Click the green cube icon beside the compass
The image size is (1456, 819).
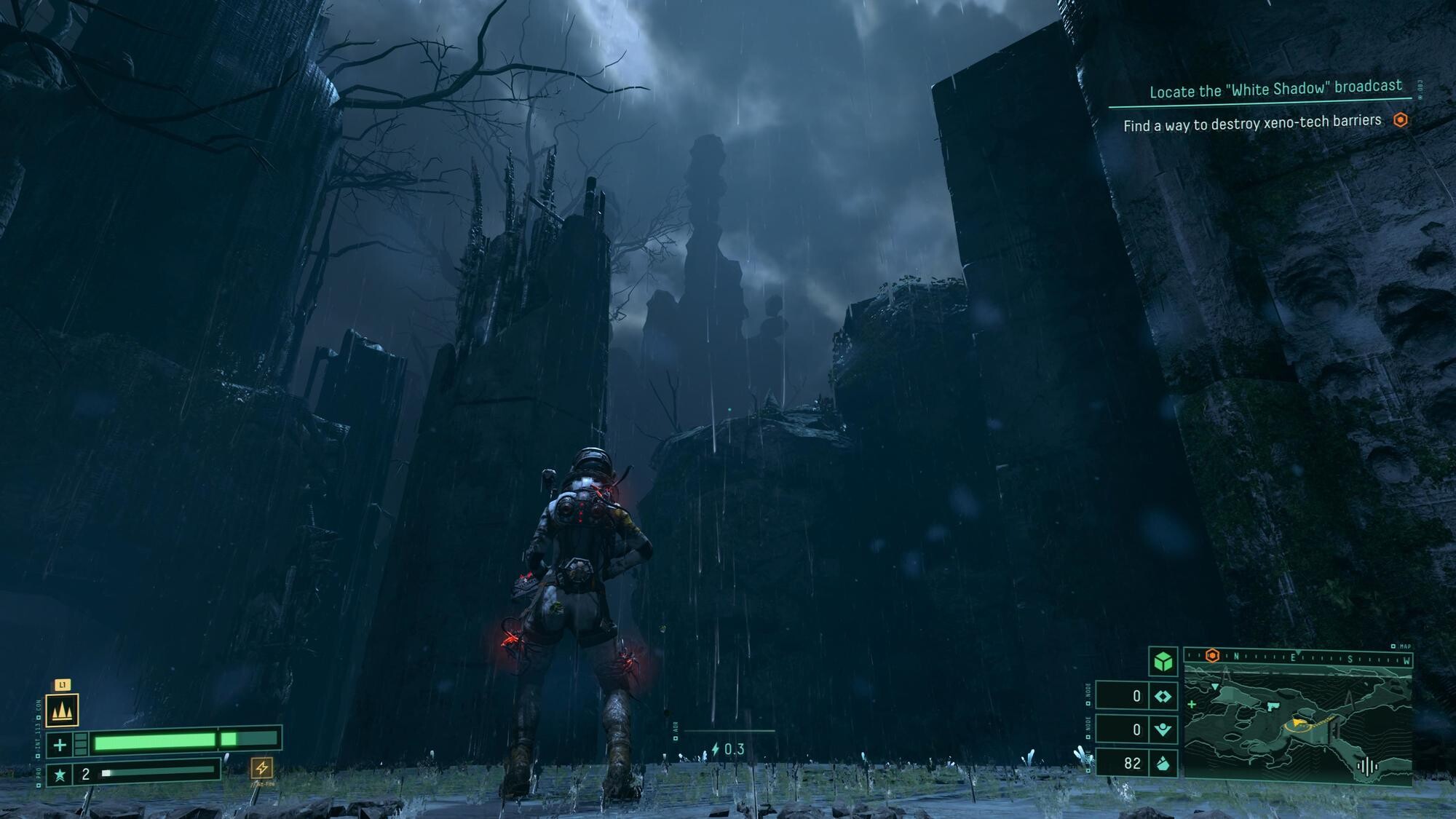click(x=1163, y=661)
